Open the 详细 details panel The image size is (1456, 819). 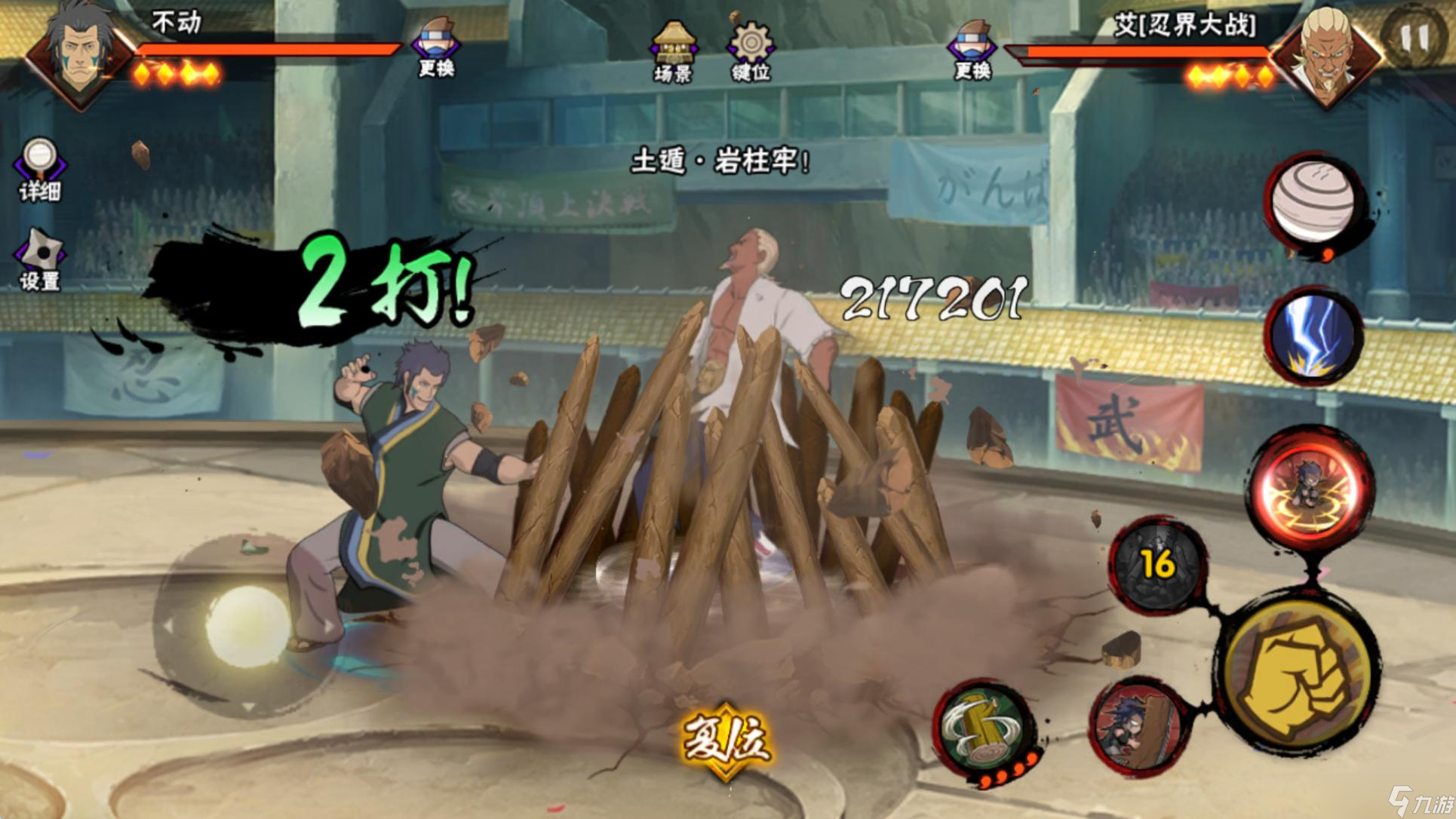point(39,169)
